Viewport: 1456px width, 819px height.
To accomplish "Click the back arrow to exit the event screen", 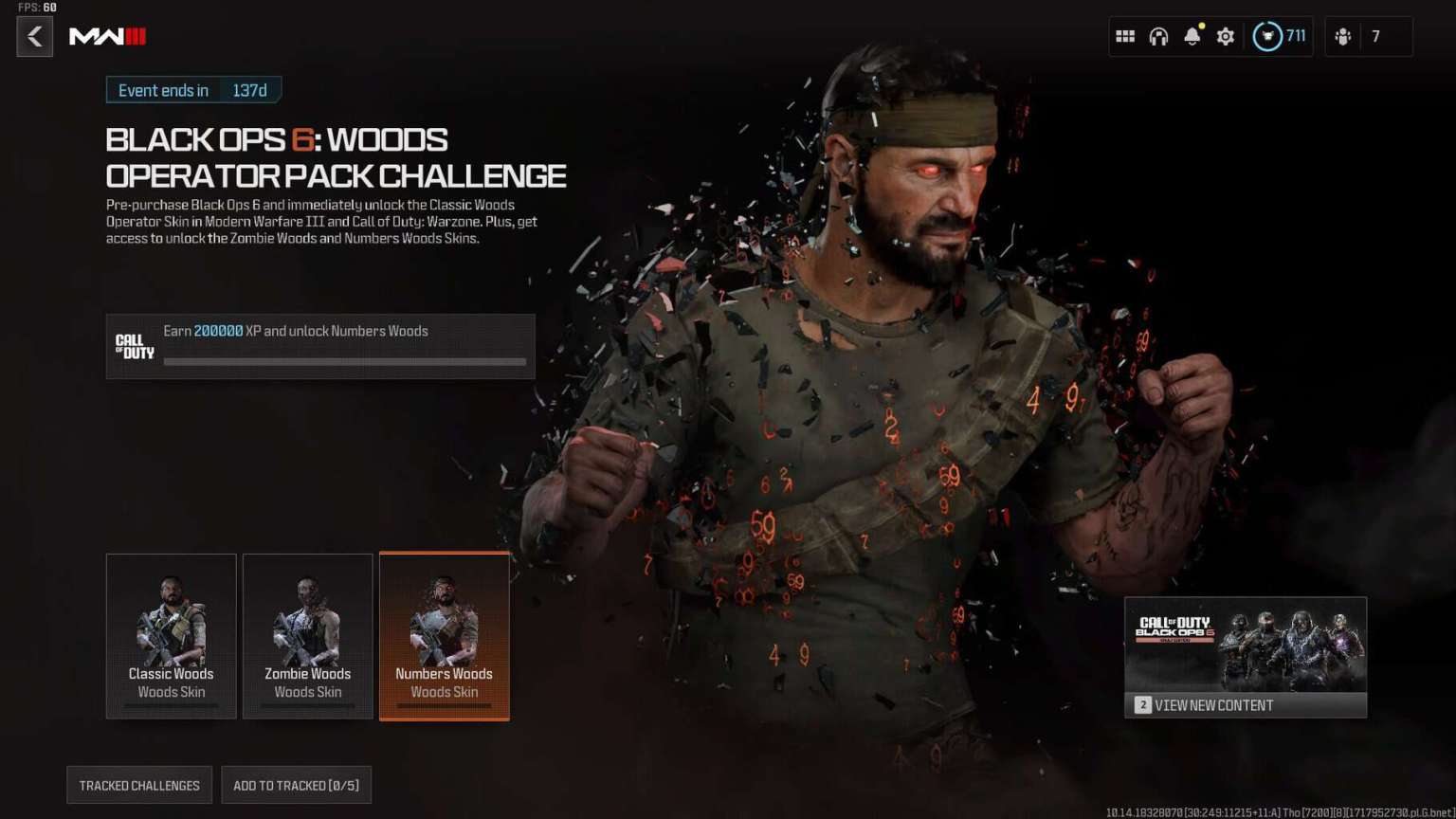I will point(34,36).
